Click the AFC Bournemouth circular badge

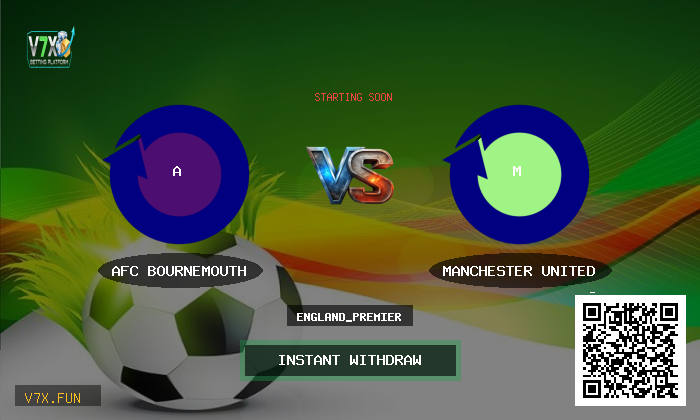click(177, 172)
